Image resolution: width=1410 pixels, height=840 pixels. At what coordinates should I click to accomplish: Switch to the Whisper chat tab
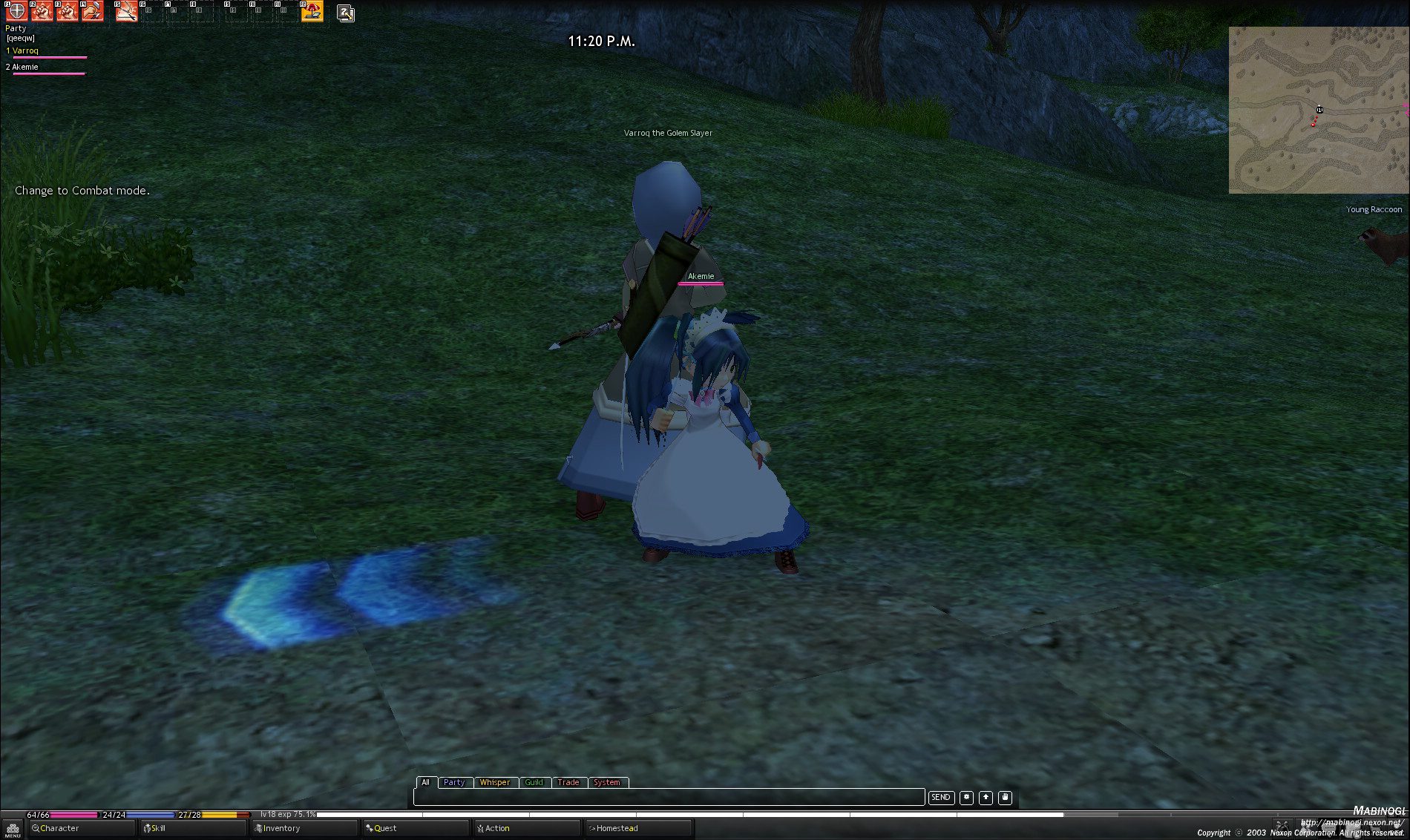click(495, 782)
